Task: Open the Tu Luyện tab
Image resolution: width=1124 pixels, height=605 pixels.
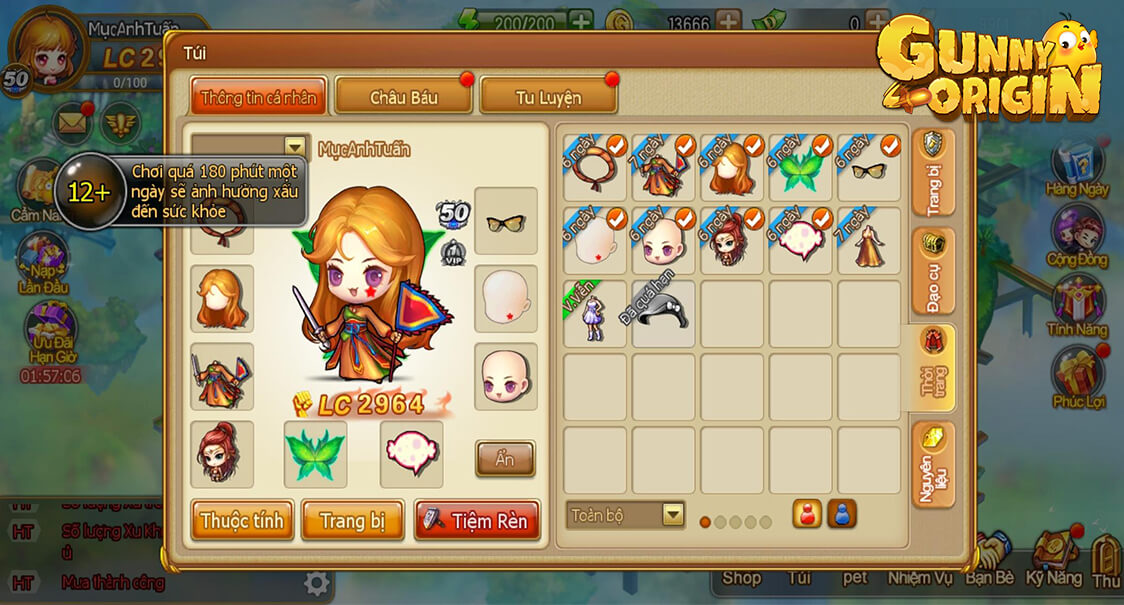Action: pyautogui.click(x=548, y=97)
